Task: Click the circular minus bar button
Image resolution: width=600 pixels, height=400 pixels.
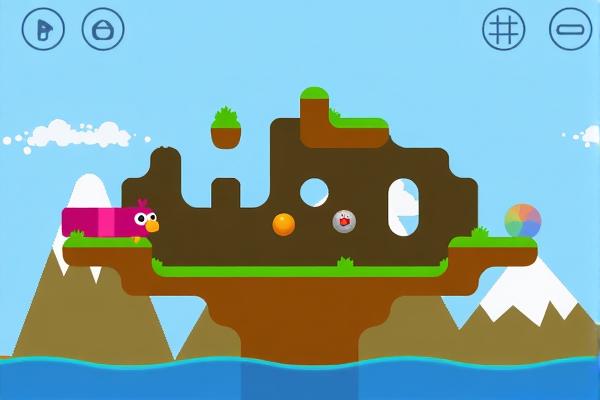Action: click(570, 29)
